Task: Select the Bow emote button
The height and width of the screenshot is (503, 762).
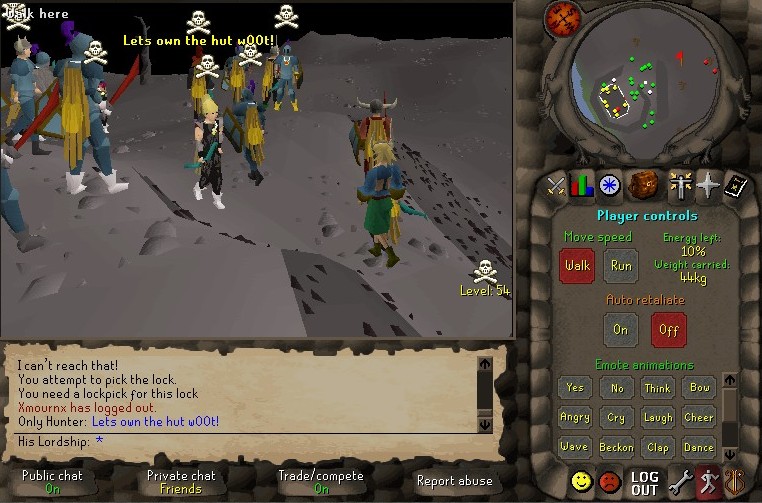Action: coord(699,387)
